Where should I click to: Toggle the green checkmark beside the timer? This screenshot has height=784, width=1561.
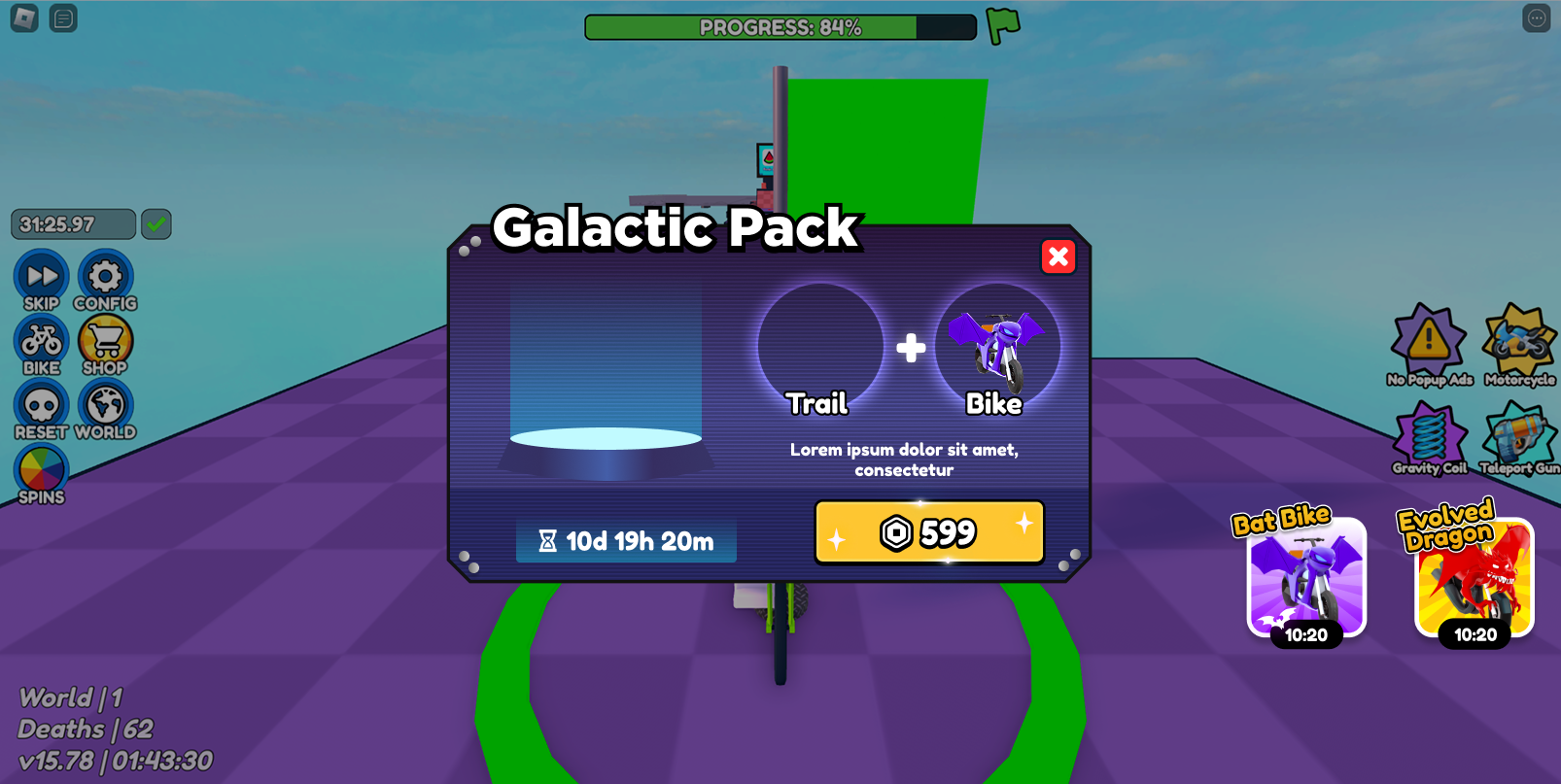(x=156, y=224)
